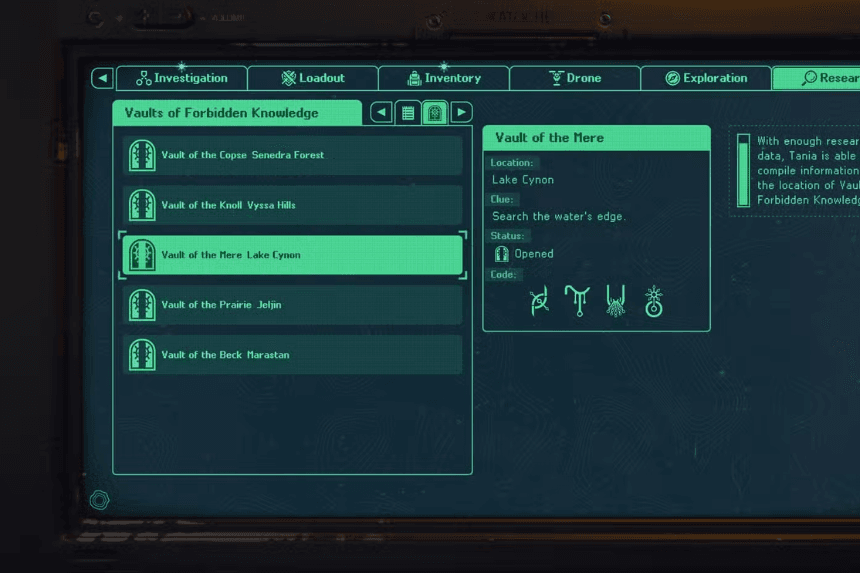Choose Vault of the Knoll Vyssa Hills
This screenshot has height=573, width=860.
tap(292, 205)
